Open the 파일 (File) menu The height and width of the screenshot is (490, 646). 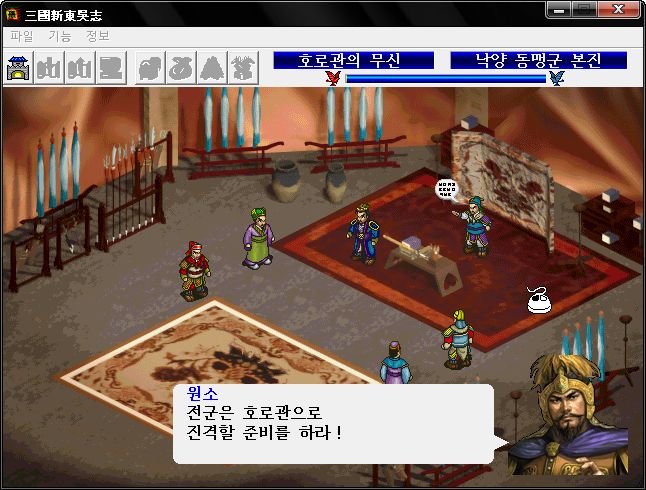(x=21, y=36)
